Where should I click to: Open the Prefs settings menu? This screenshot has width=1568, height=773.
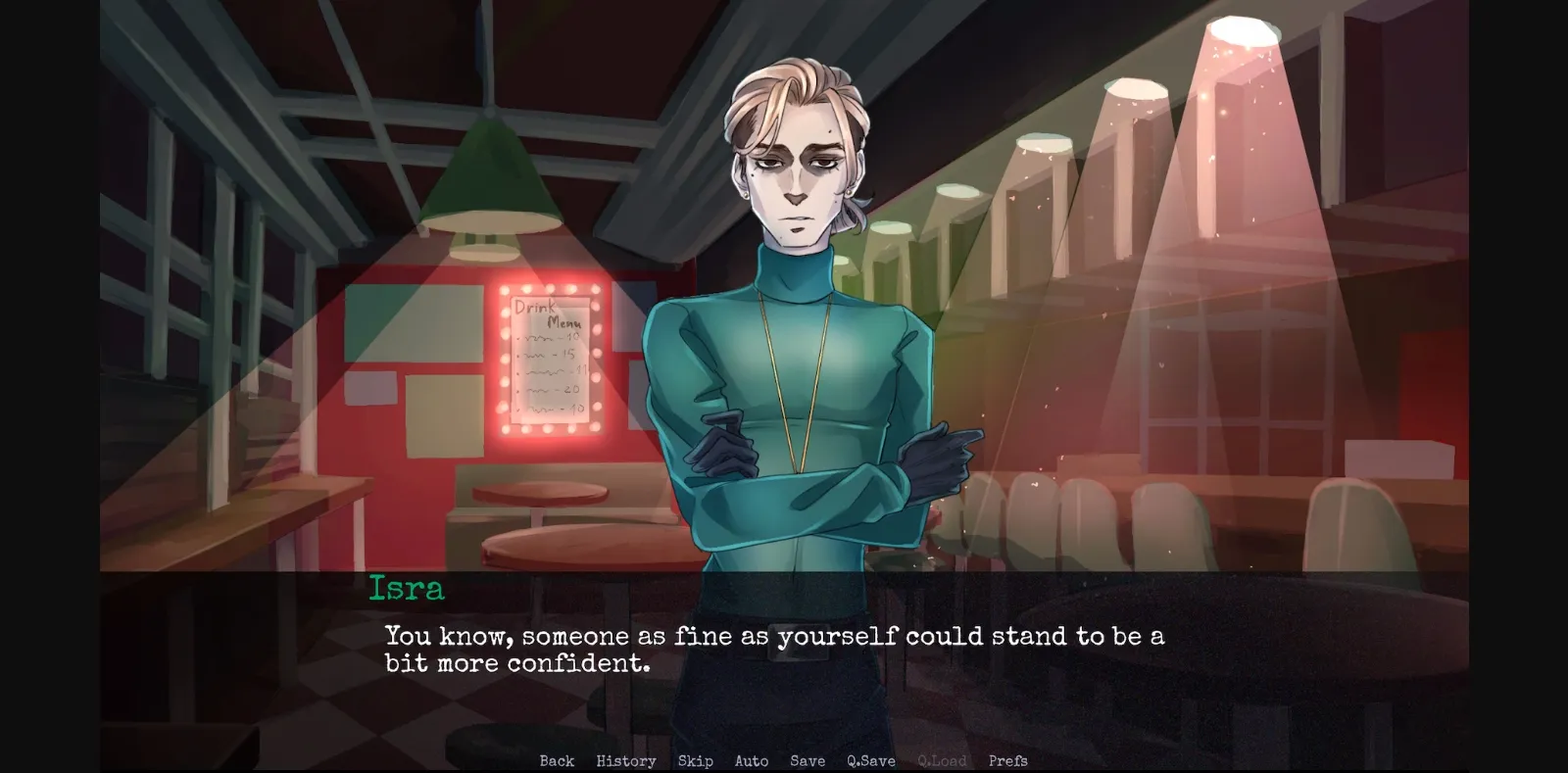click(x=1008, y=760)
